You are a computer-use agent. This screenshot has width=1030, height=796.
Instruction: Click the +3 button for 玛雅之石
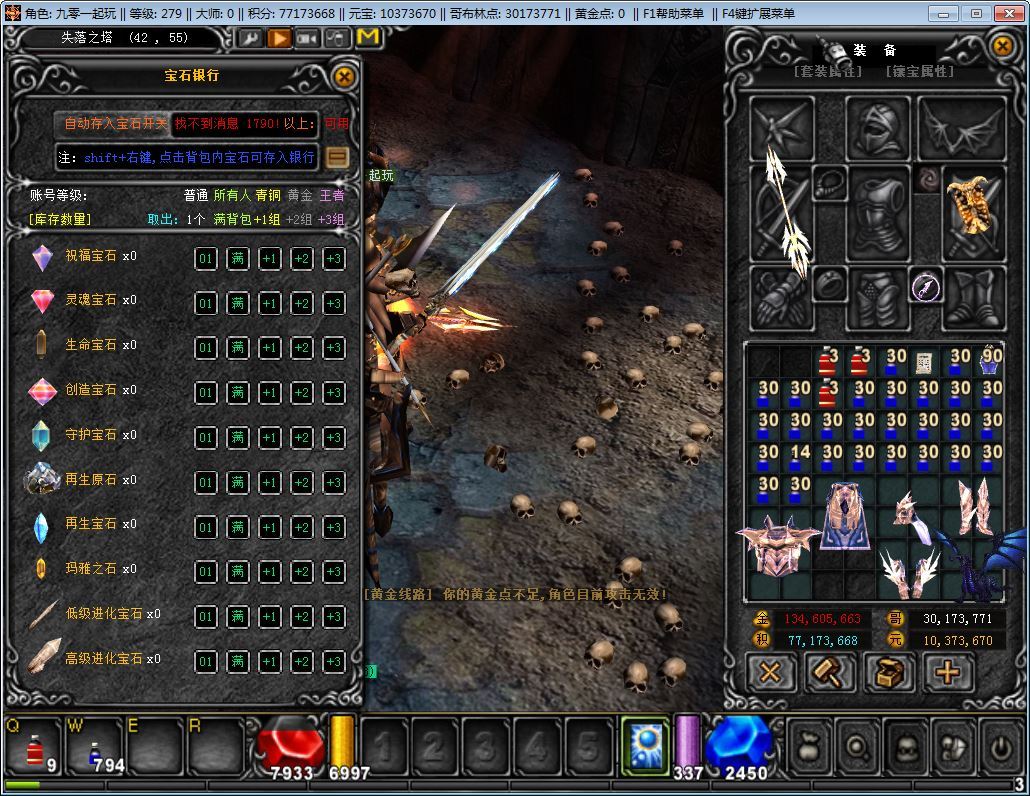coord(333,572)
